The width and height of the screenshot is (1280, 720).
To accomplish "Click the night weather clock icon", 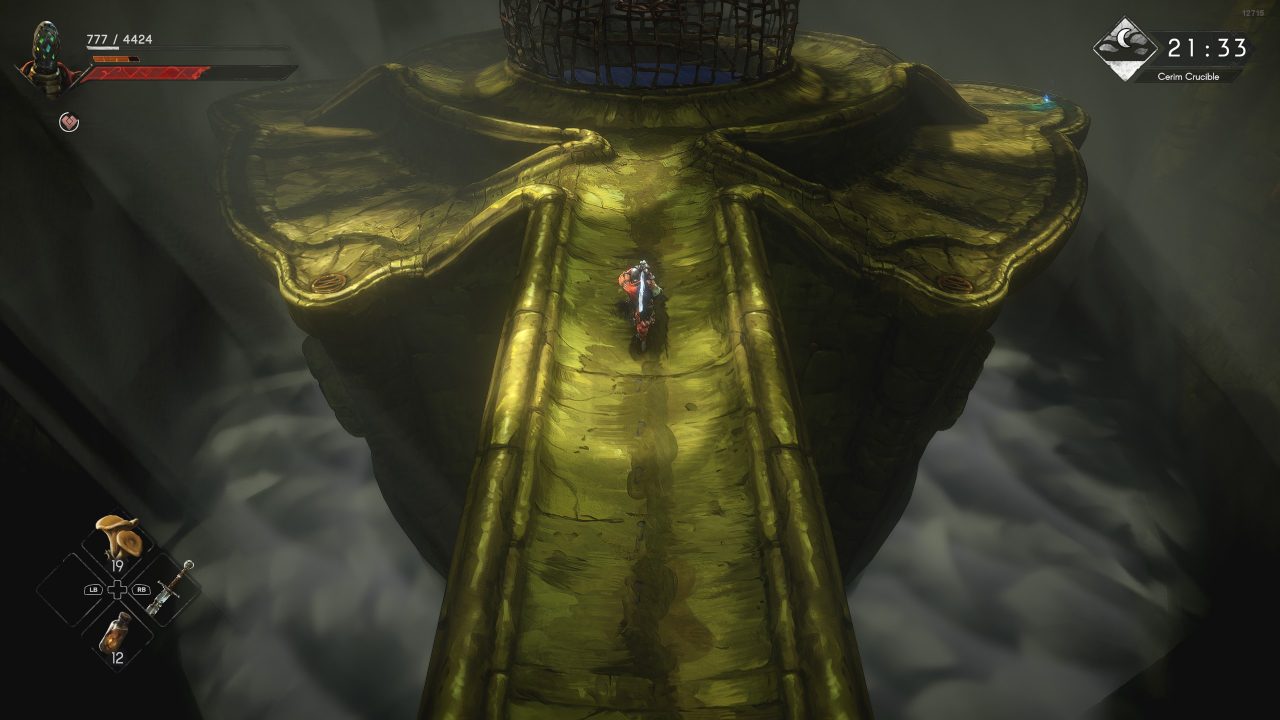I will (x=1125, y=48).
